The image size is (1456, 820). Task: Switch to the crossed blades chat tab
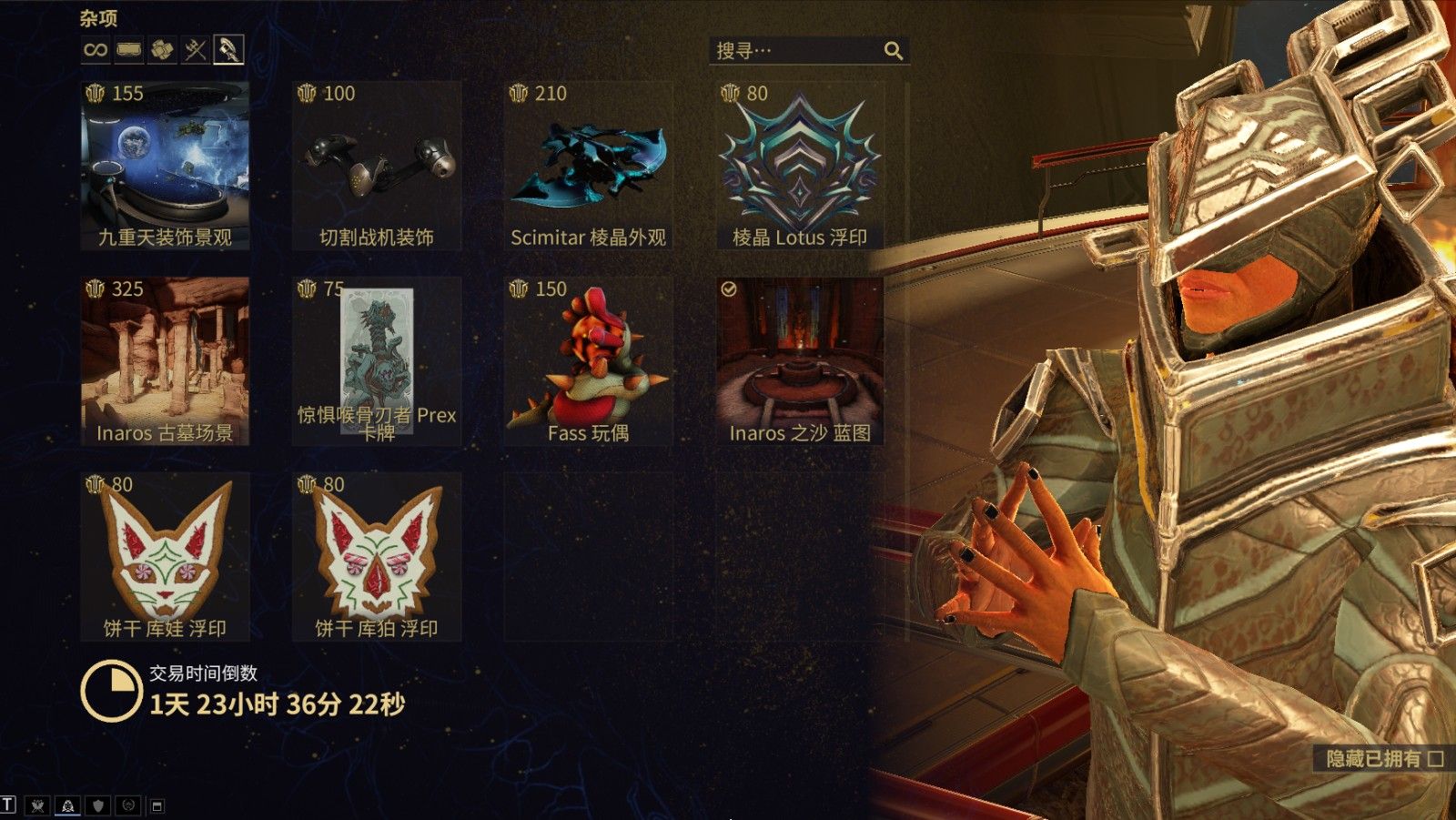coord(37,805)
